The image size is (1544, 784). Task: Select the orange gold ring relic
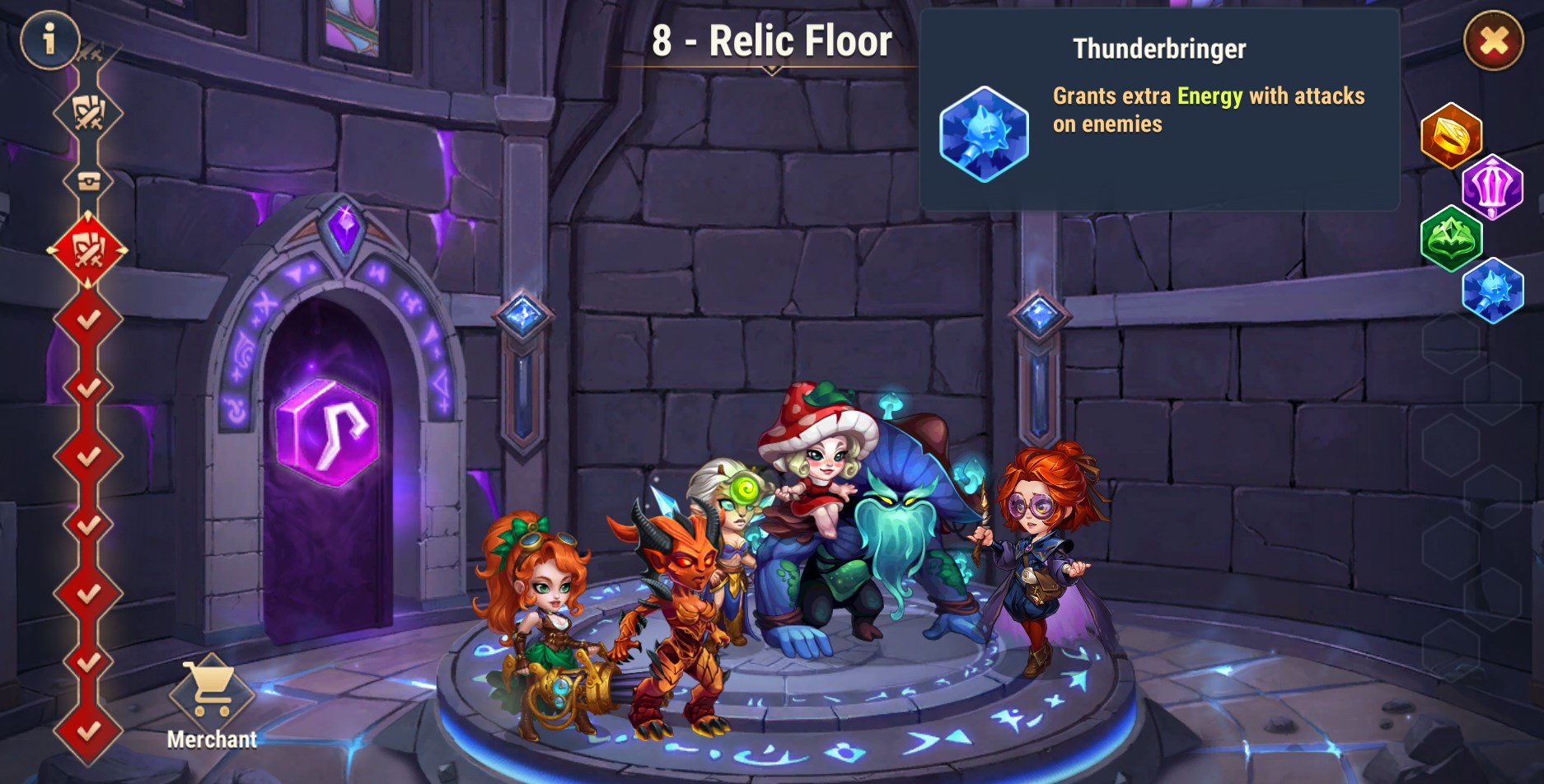[x=1451, y=135]
